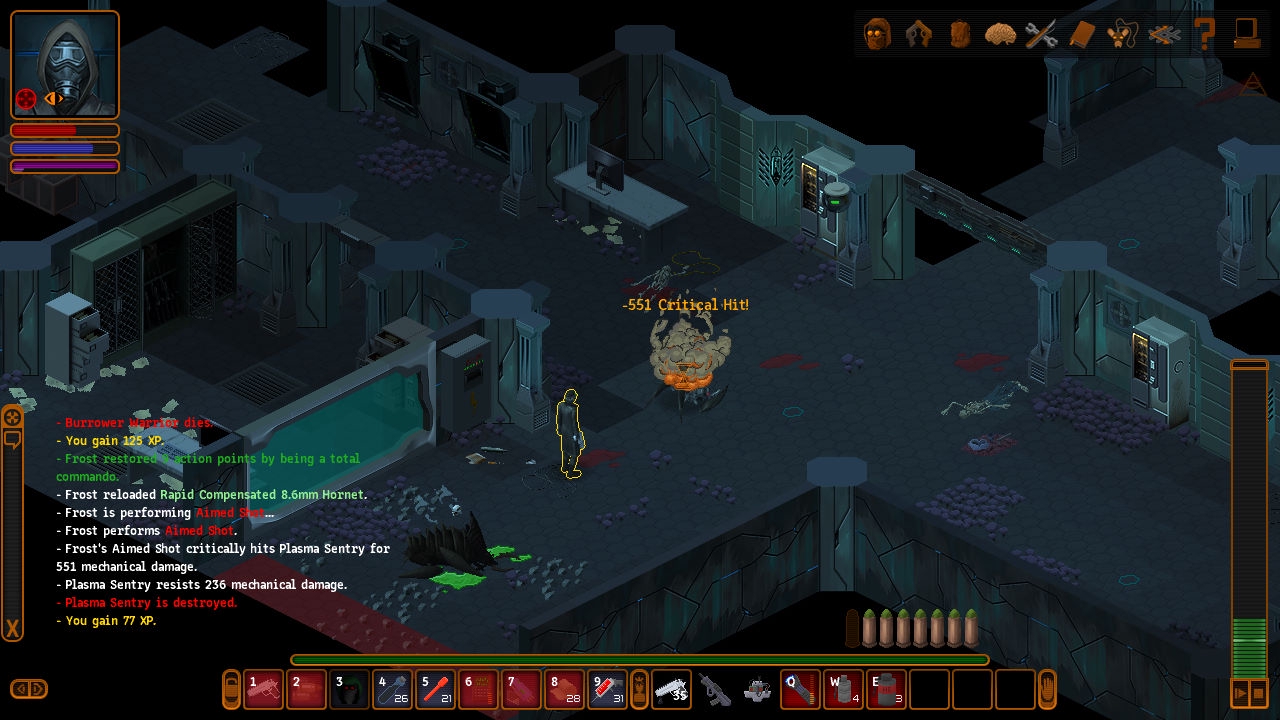The height and width of the screenshot is (720, 1280).
Task: Use the slot 4 item with 26 charges
Action: pyautogui.click(x=393, y=689)
